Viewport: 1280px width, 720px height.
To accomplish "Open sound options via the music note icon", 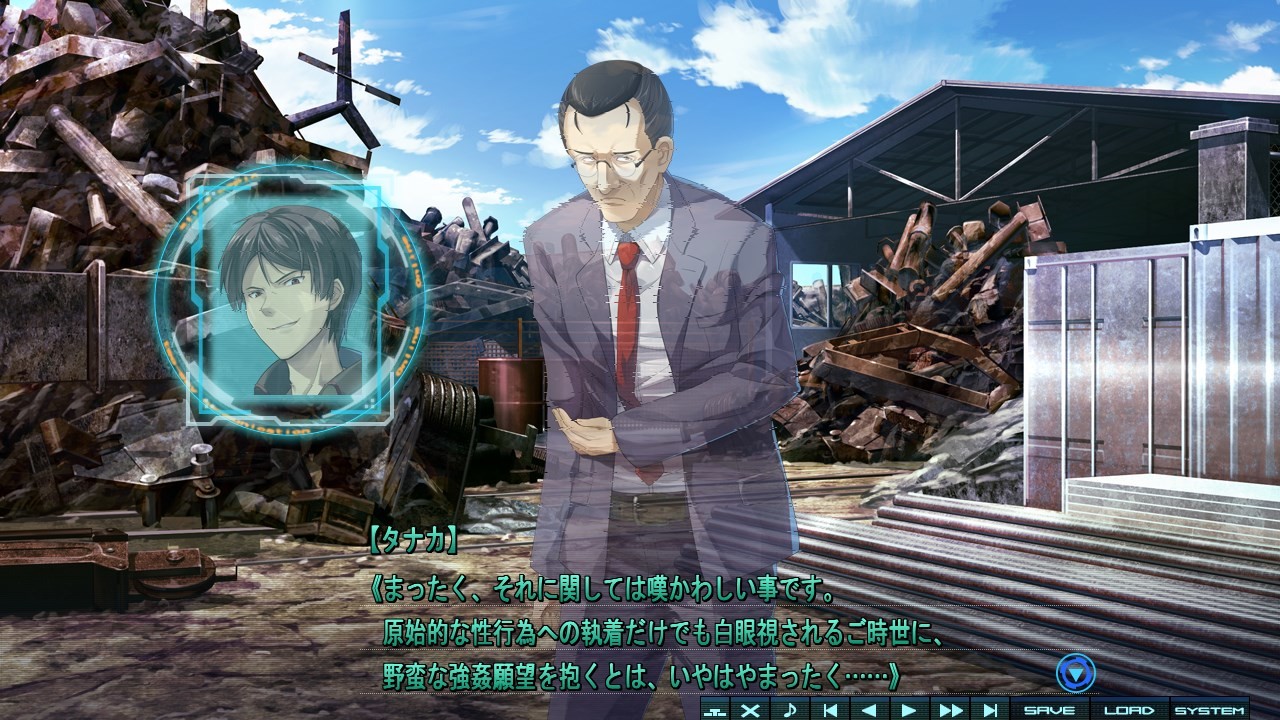I will (791, 708).
